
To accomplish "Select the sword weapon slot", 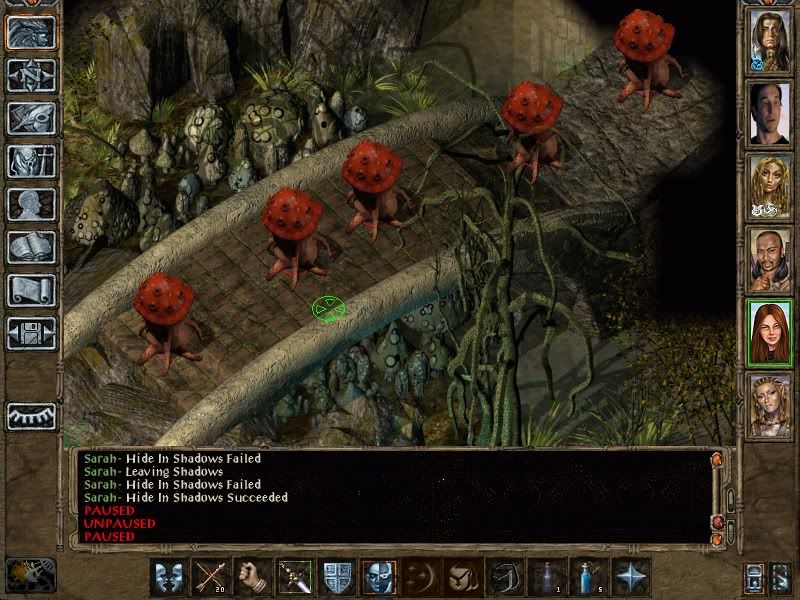I will 294,577.
